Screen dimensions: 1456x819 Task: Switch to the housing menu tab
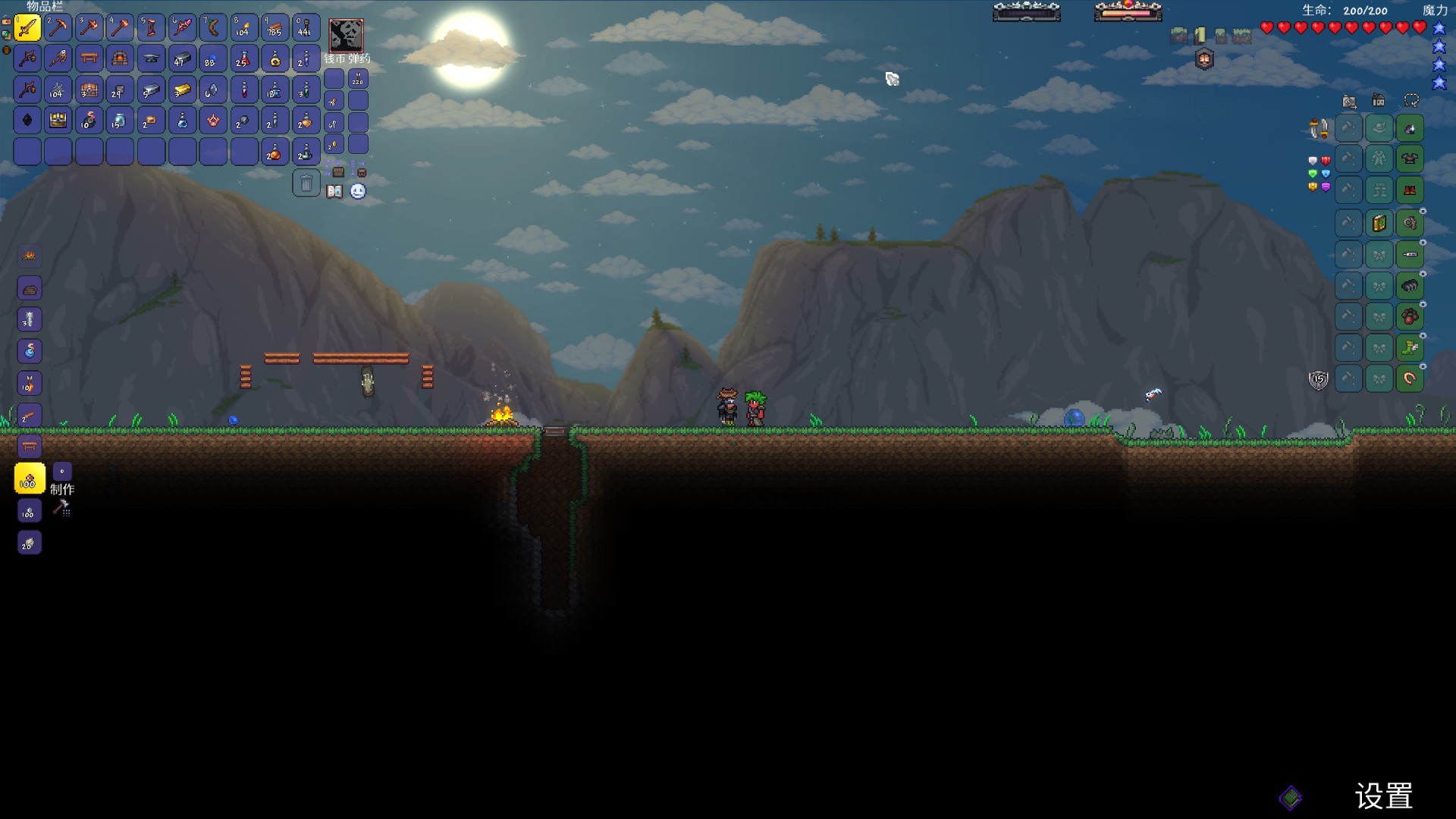(1379, 101)
